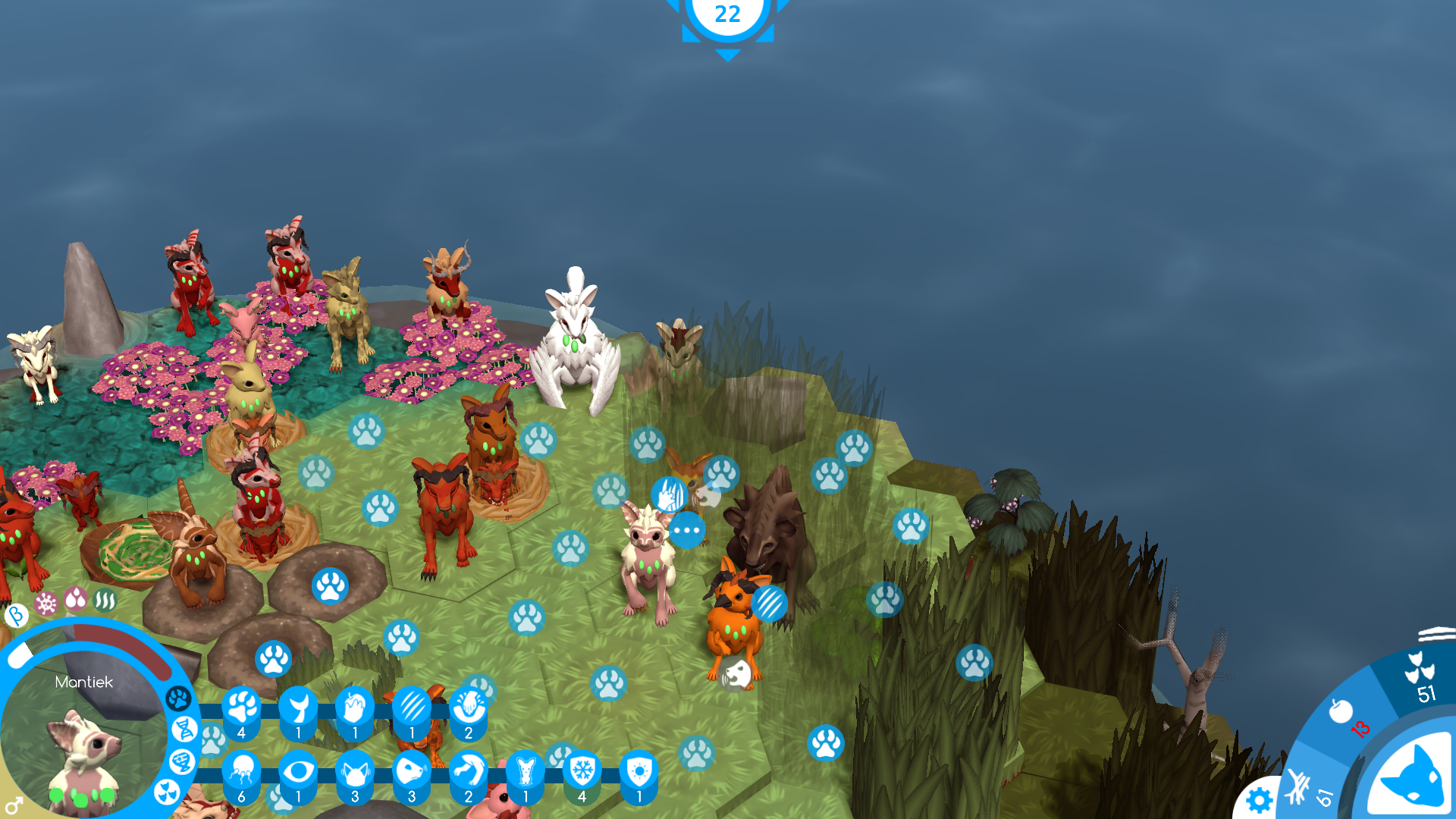Image resolution: width=1456 pixels, height=819 pixels.
Task: Click the fox head end-turn button
Action: click(1412, 777)
